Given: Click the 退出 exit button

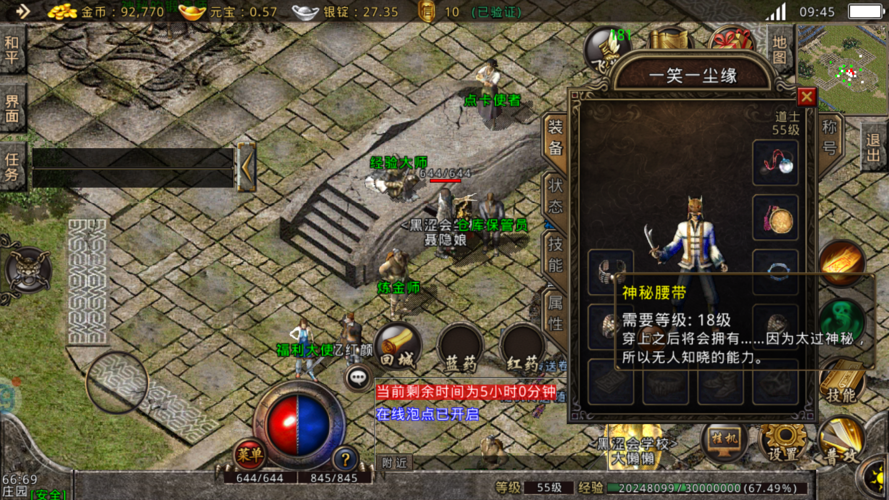Looking at the screenshot, I should [872, 147].
